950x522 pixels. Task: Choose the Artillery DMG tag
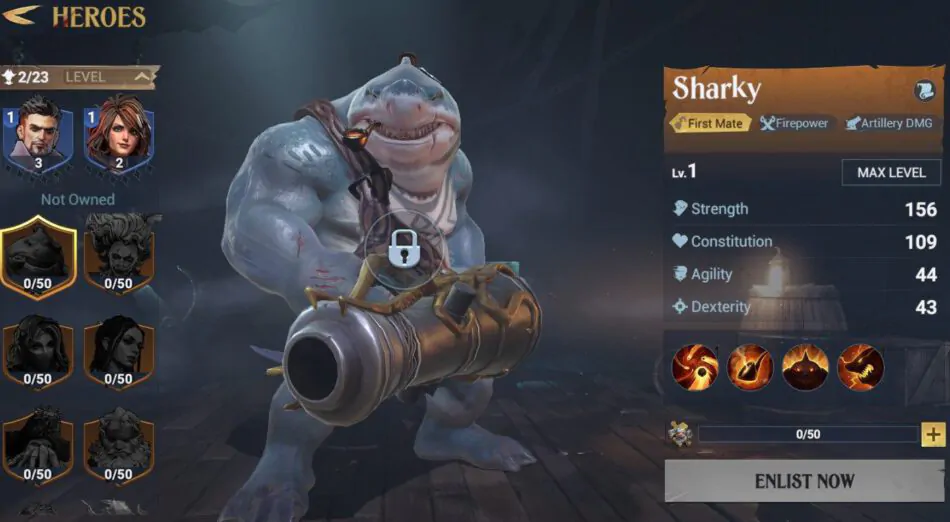click(x=888, y=123)
